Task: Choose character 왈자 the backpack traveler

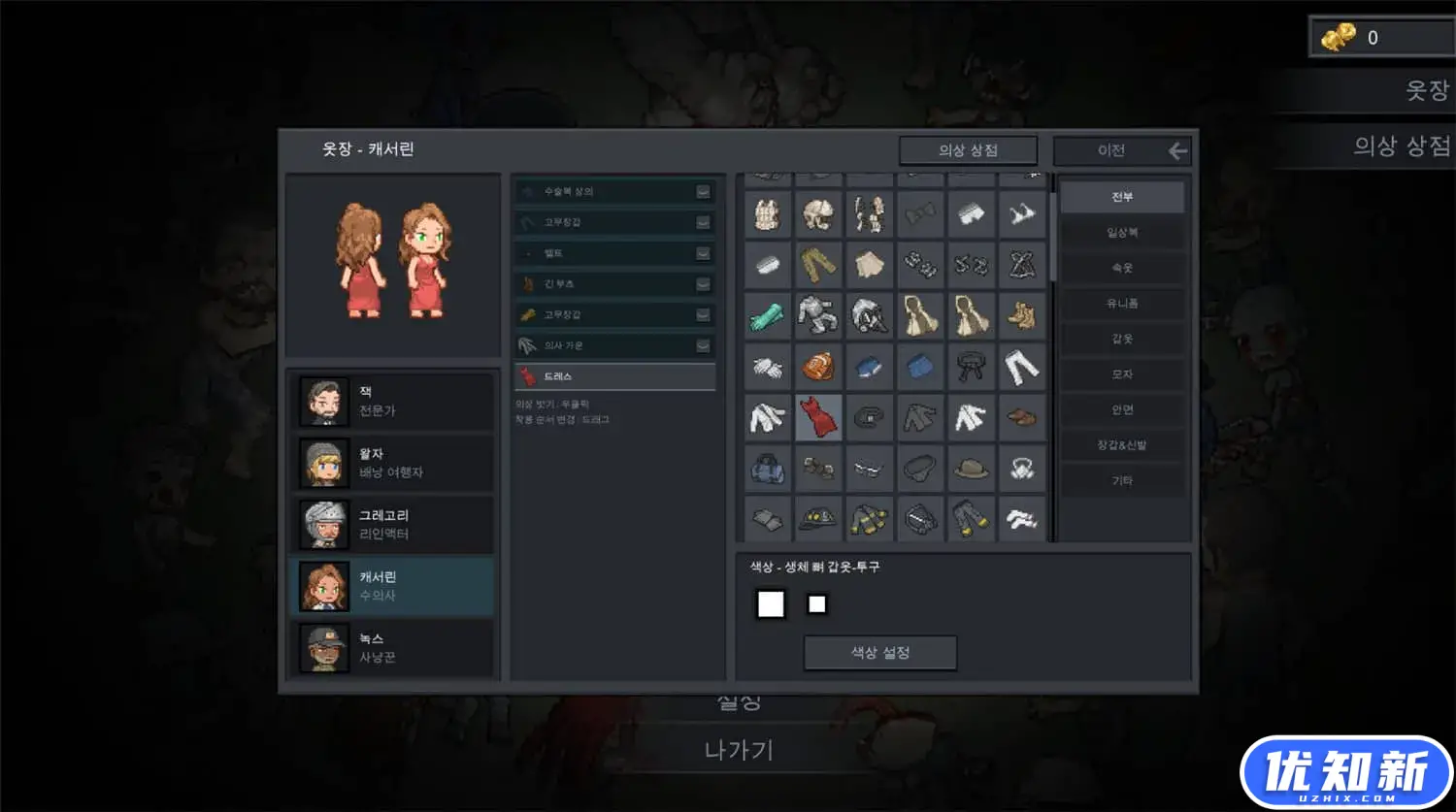Action: tap(392, 463)
